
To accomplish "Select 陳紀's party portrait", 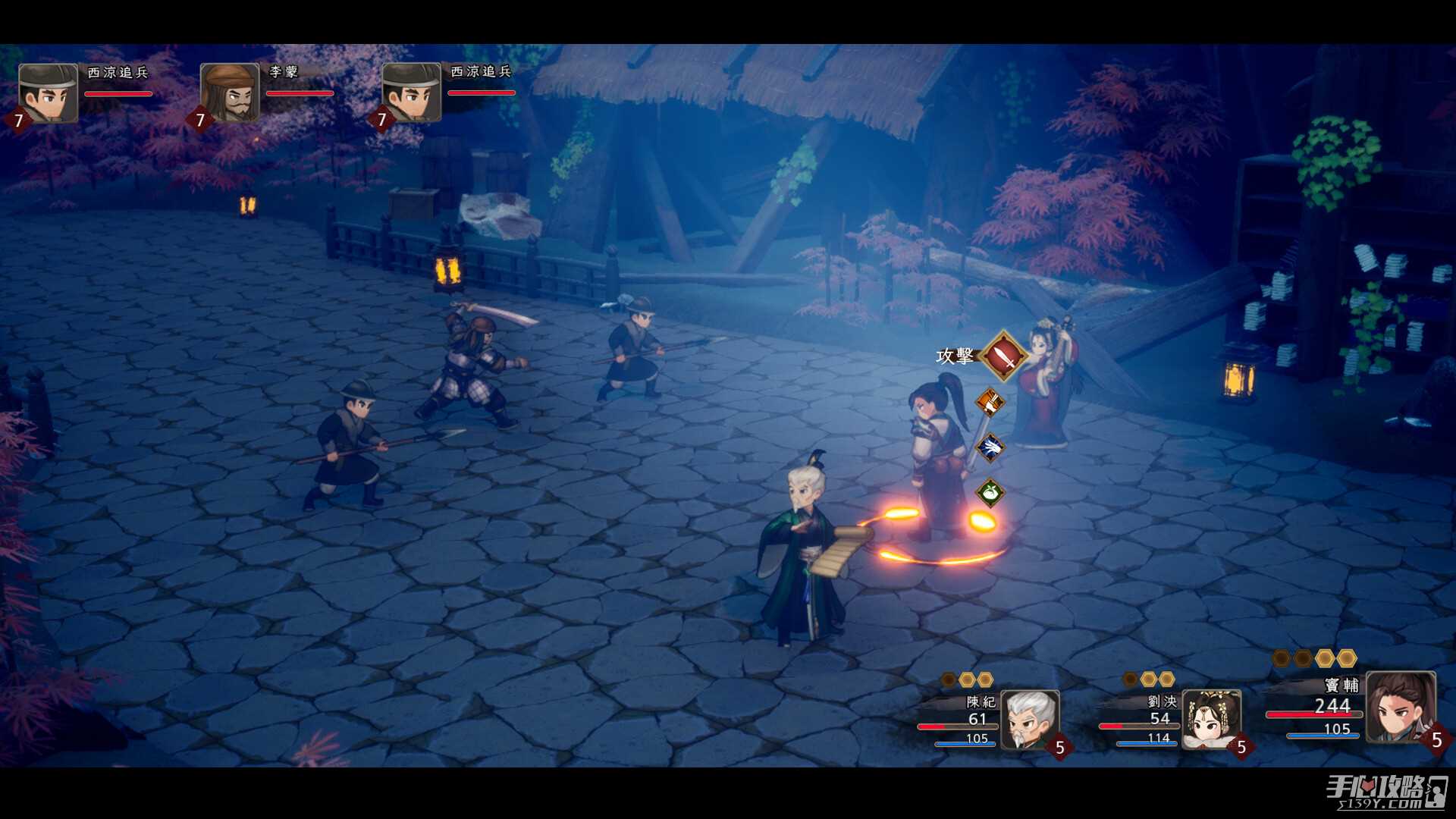I will (x=1029, y=719).
